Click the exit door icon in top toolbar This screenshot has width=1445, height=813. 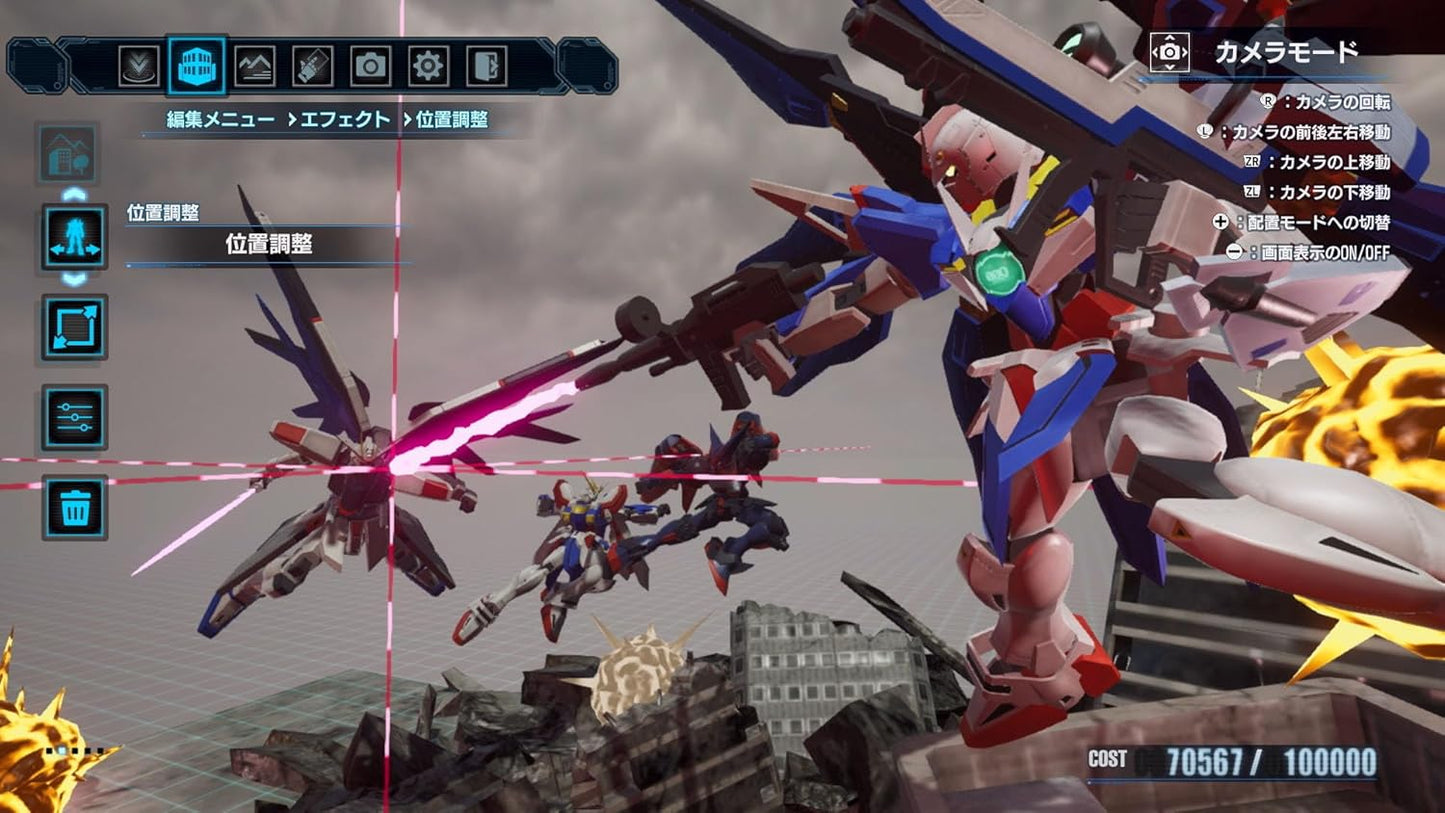(x=486, y=66)
